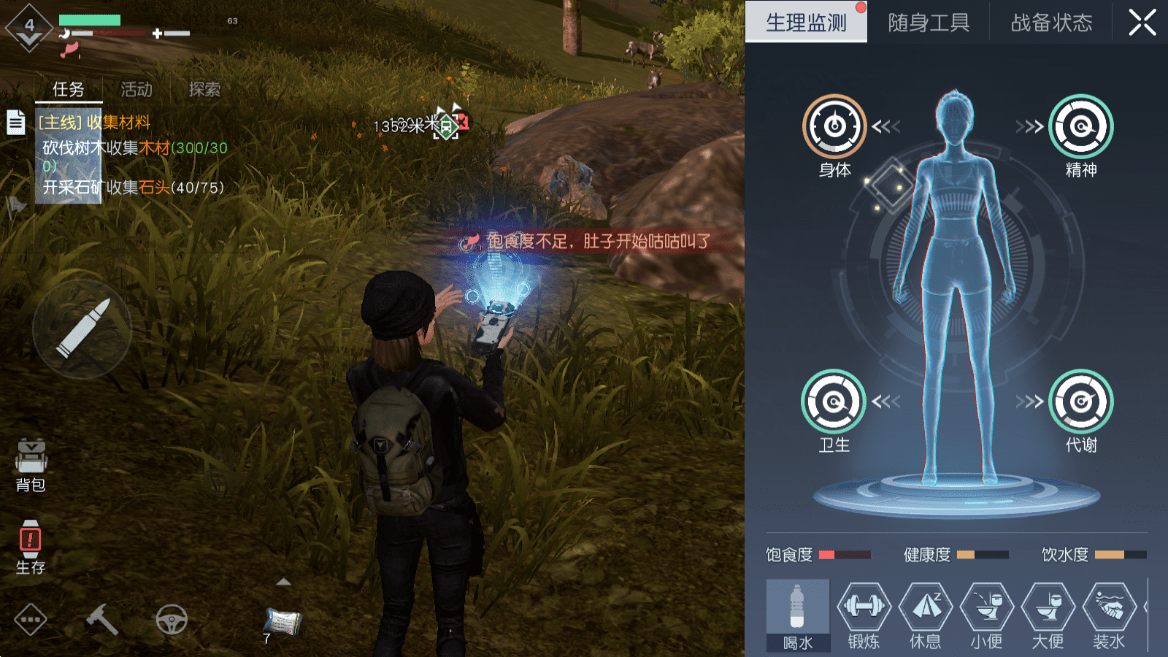Open the 生存 survival watch menu
1168x657 pixels.
30,547
